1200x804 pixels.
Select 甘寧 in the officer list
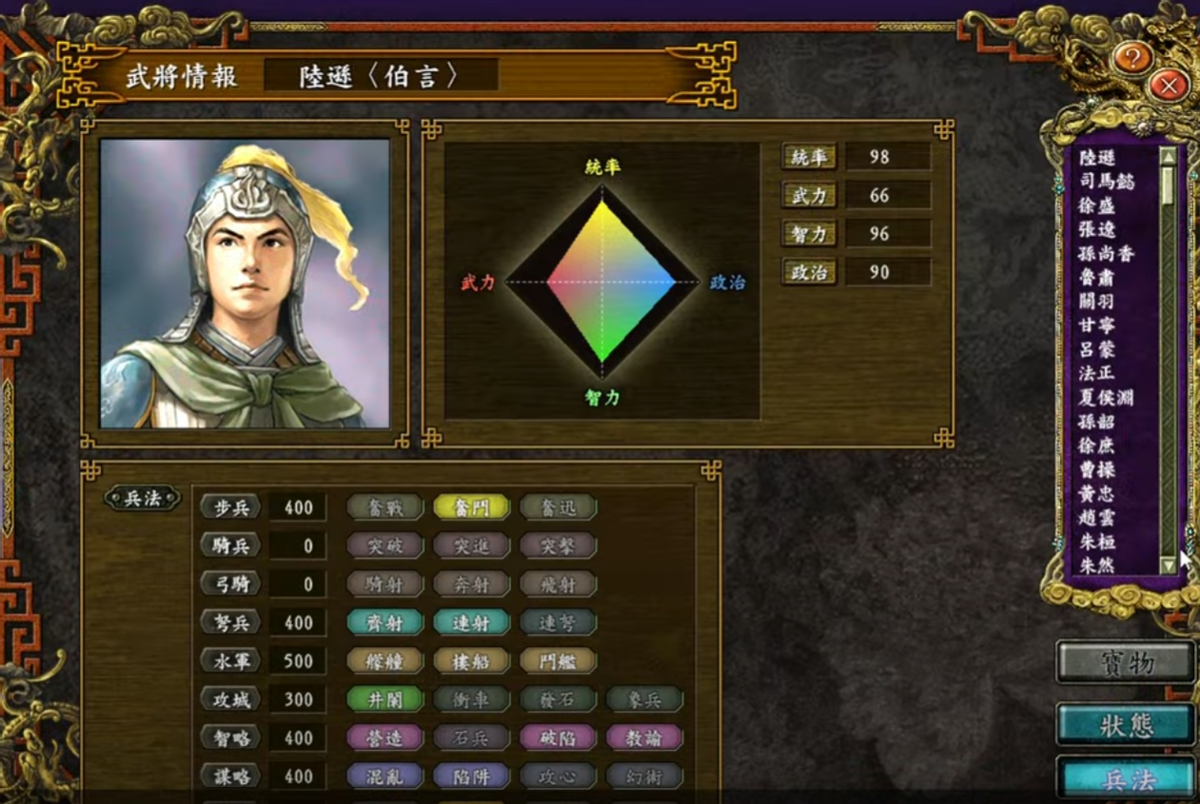coord(1098,325)
